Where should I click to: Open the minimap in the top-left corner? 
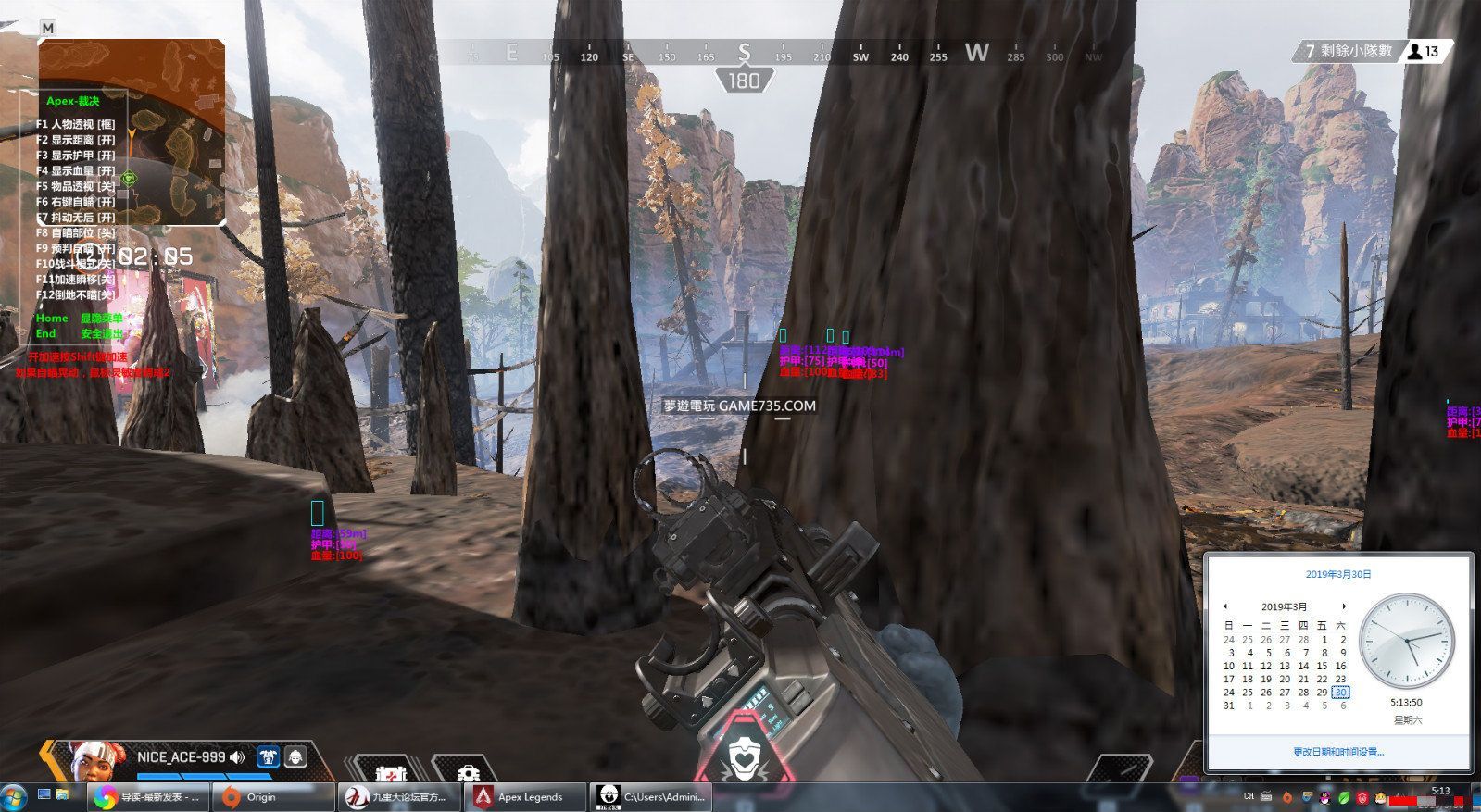(132, 131)
